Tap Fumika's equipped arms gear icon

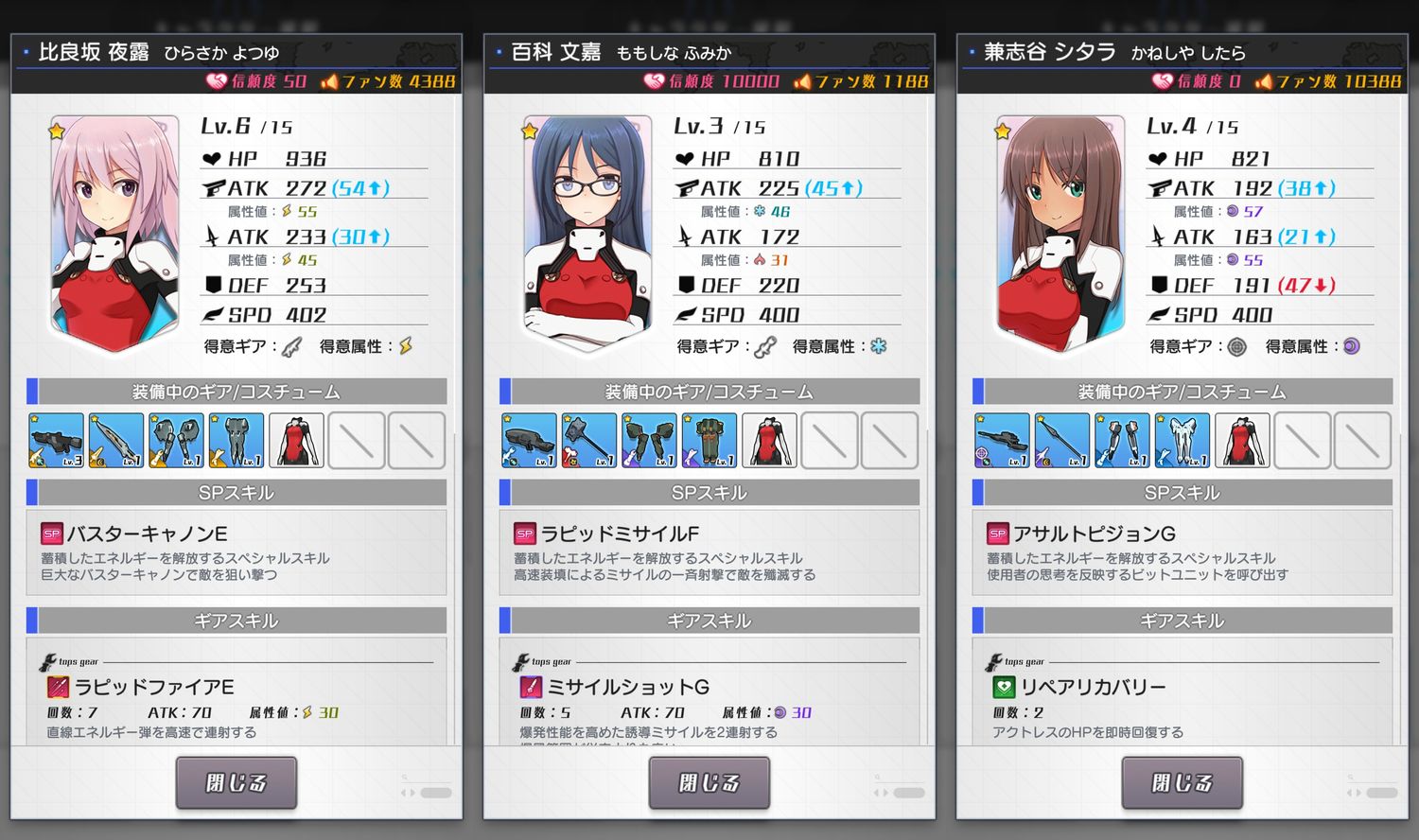[x=649, y=439]
